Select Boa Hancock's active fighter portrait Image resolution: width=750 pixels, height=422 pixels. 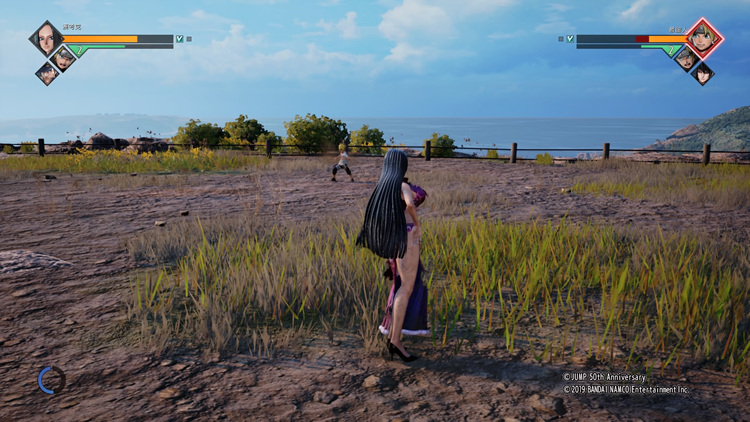coord(46,38)
